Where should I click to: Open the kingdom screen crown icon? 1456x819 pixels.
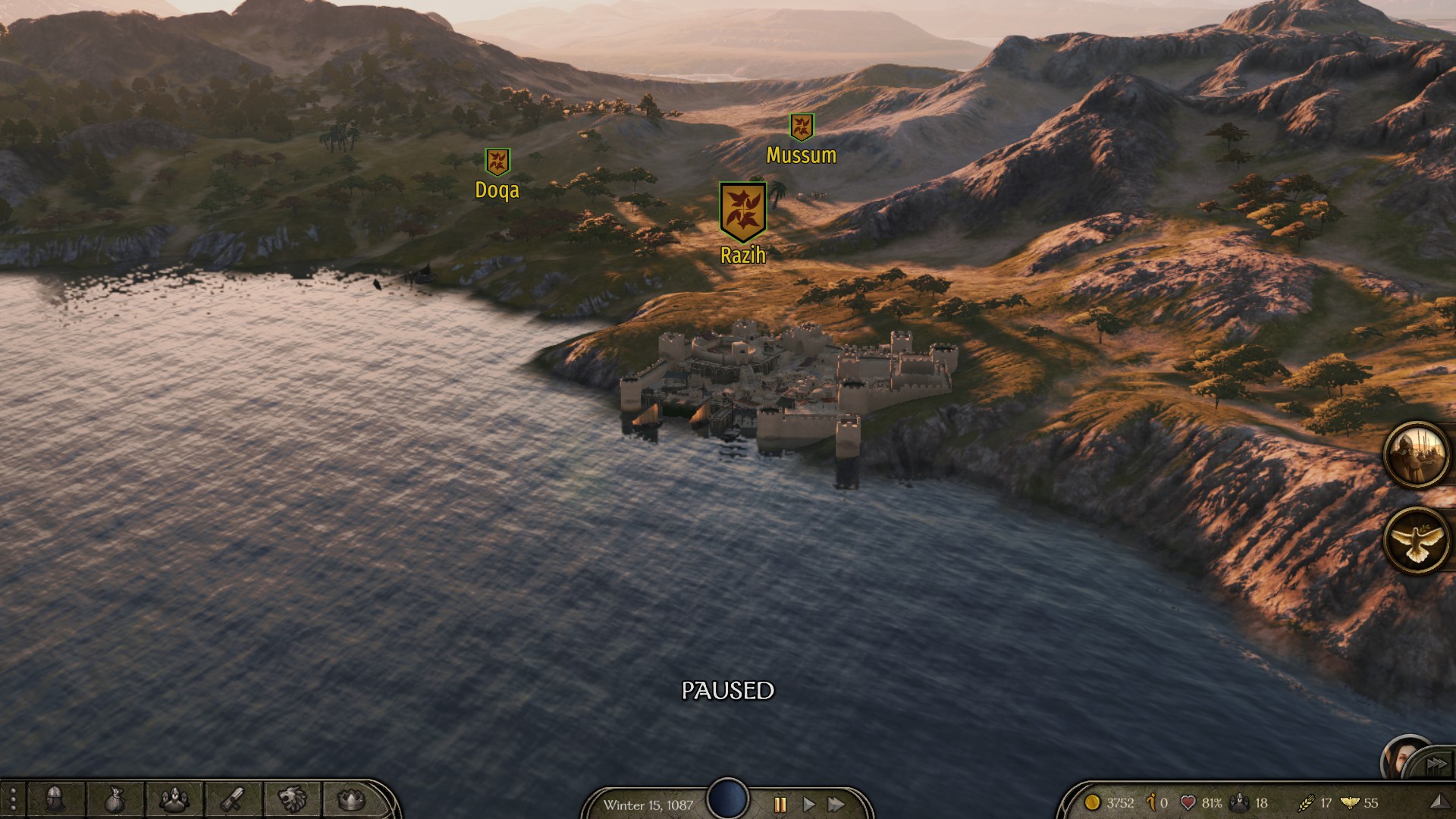351,799
